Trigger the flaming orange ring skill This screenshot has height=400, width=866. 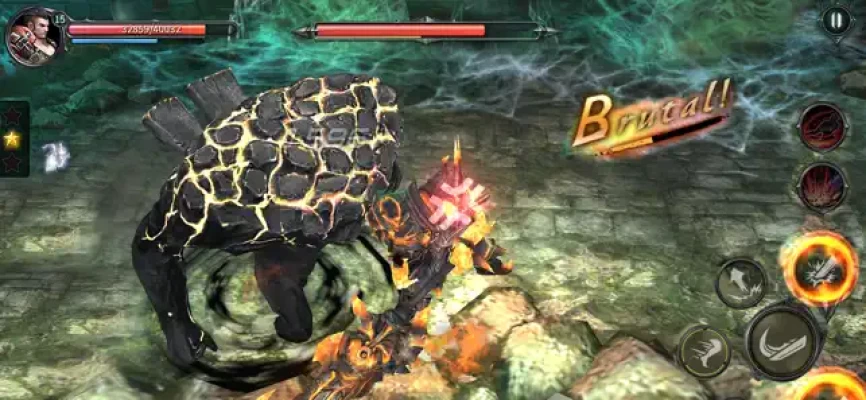820,268
